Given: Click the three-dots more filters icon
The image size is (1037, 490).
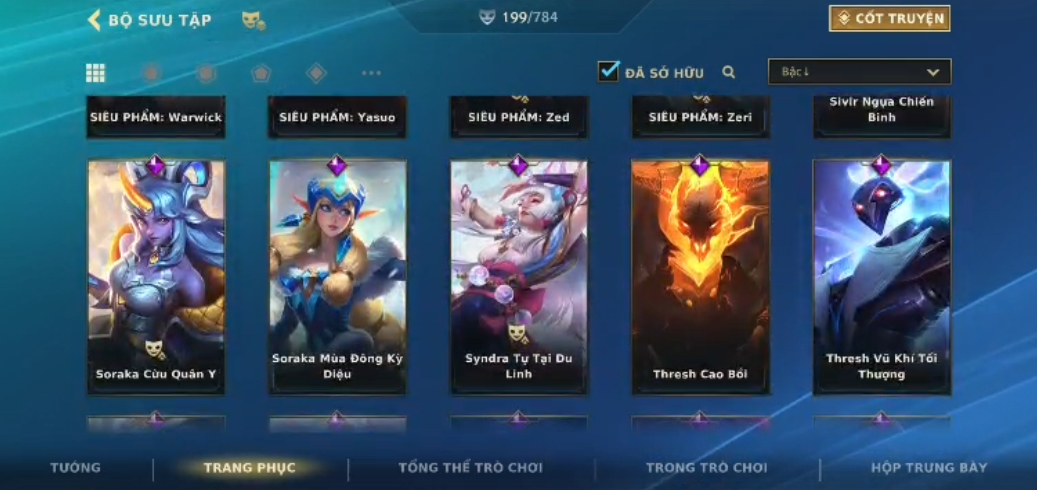Looking at the screenshot, I should click(371, 73).
